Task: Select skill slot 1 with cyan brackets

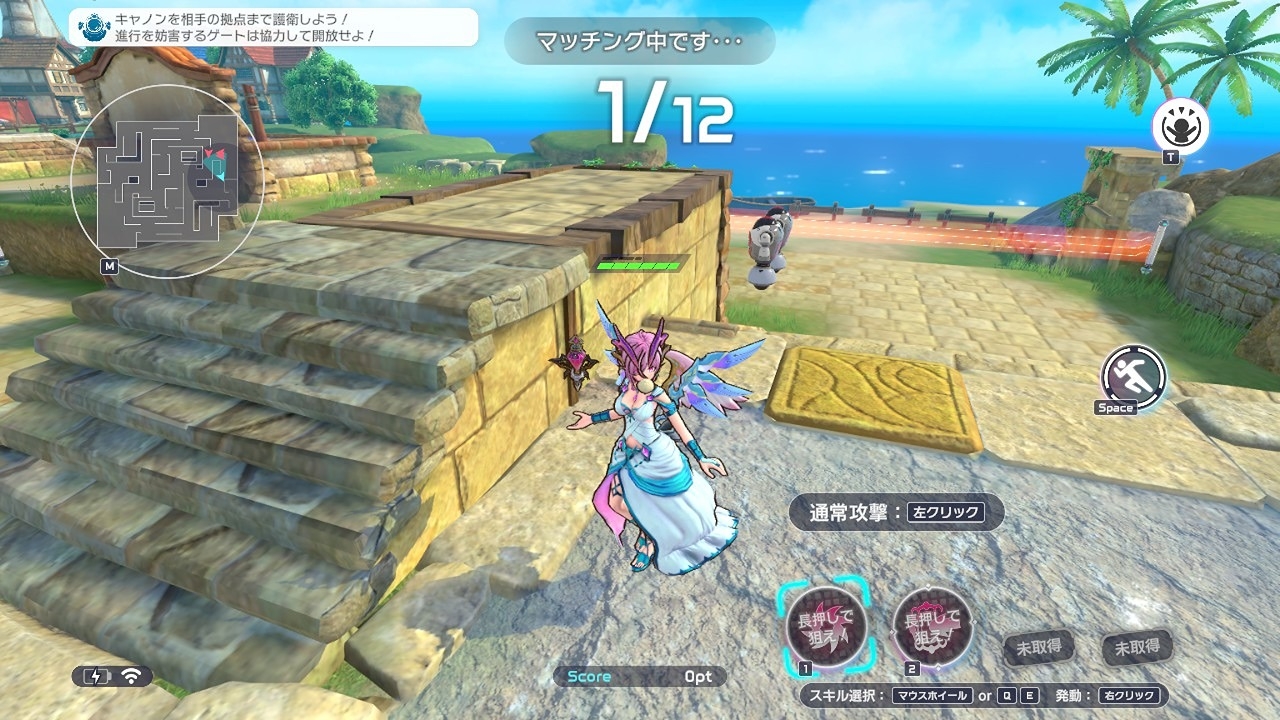Action: pyautogui.click(x=826, y=627)
